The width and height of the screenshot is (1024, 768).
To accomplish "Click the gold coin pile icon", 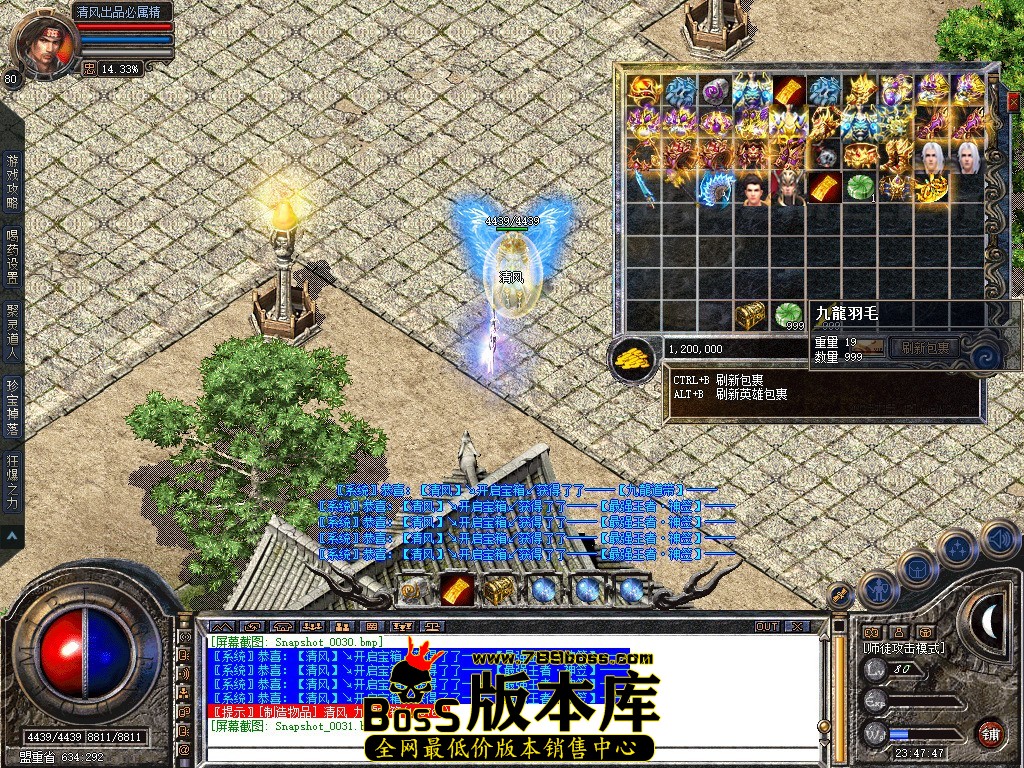I will point(631,354).
